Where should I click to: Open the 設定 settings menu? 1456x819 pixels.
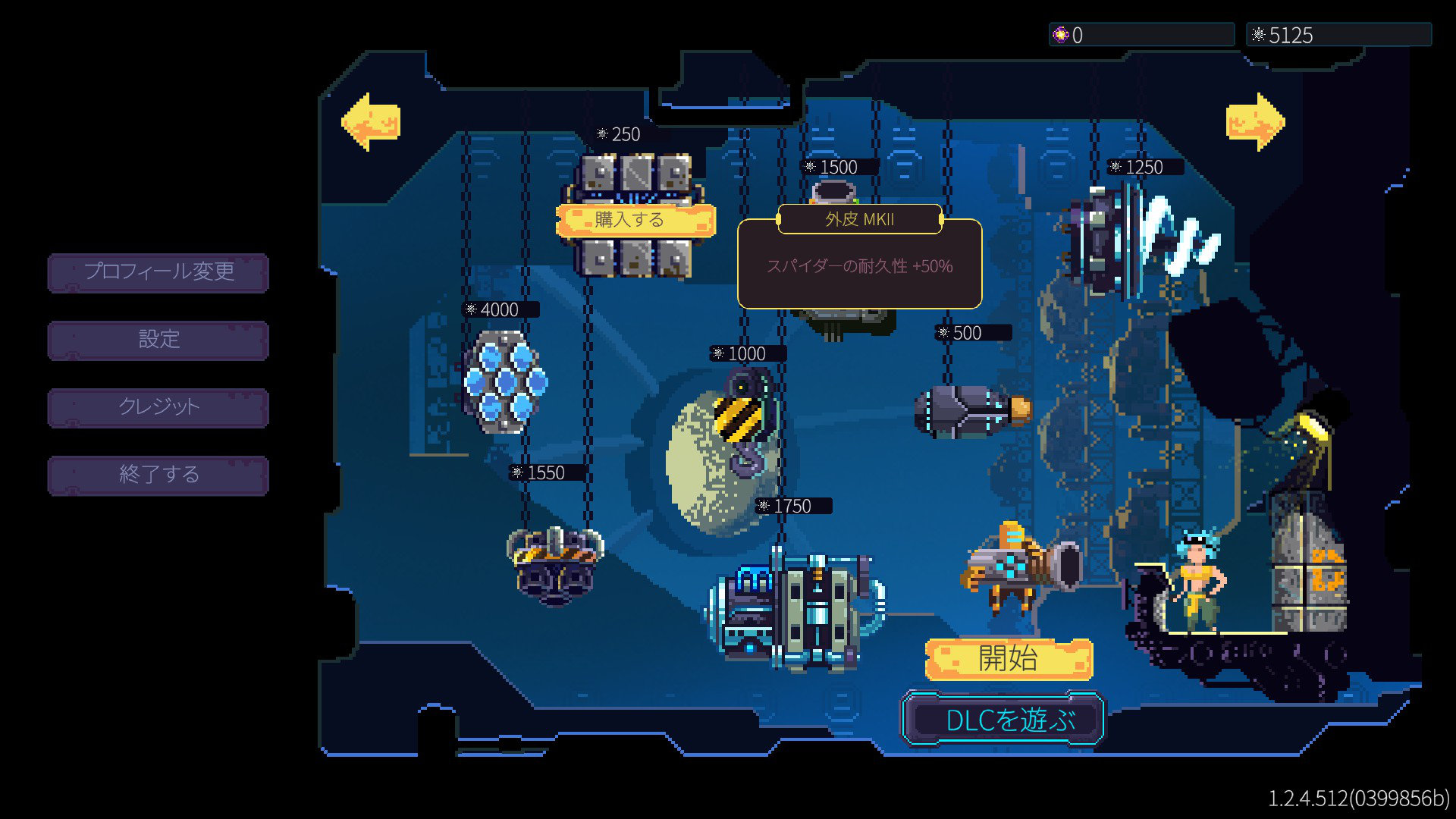coord(158,340)
